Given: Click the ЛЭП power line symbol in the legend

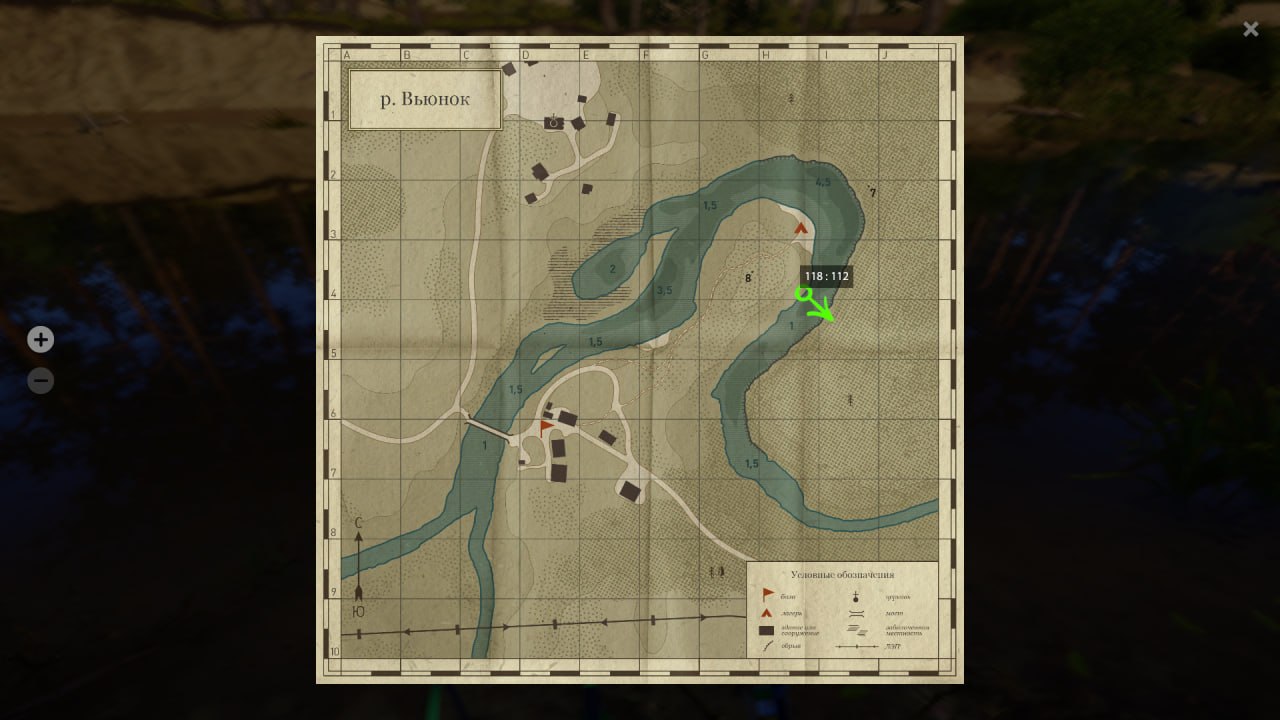Looking at the screenshot, I should click(857, 648).
